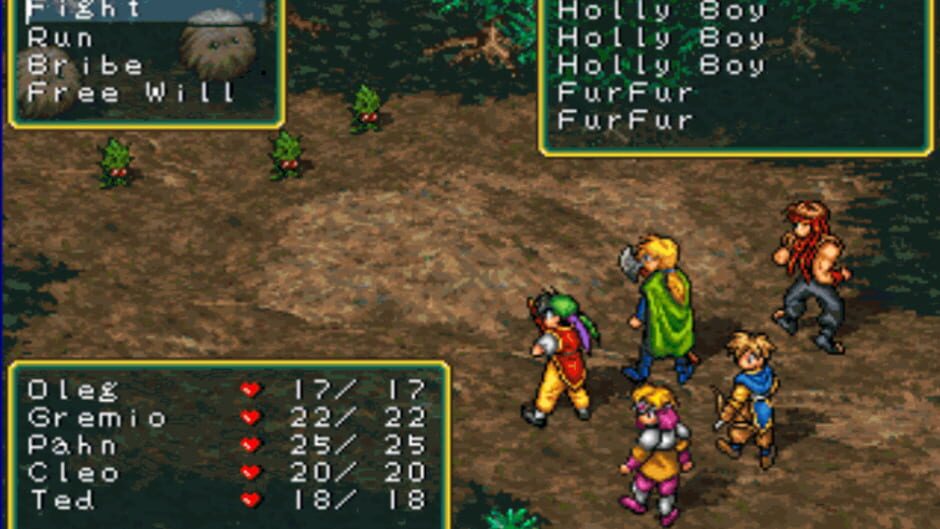940x529 pixels.
Task: Choose Free Will in the battle menu
Action: click(x=131, y=93)
